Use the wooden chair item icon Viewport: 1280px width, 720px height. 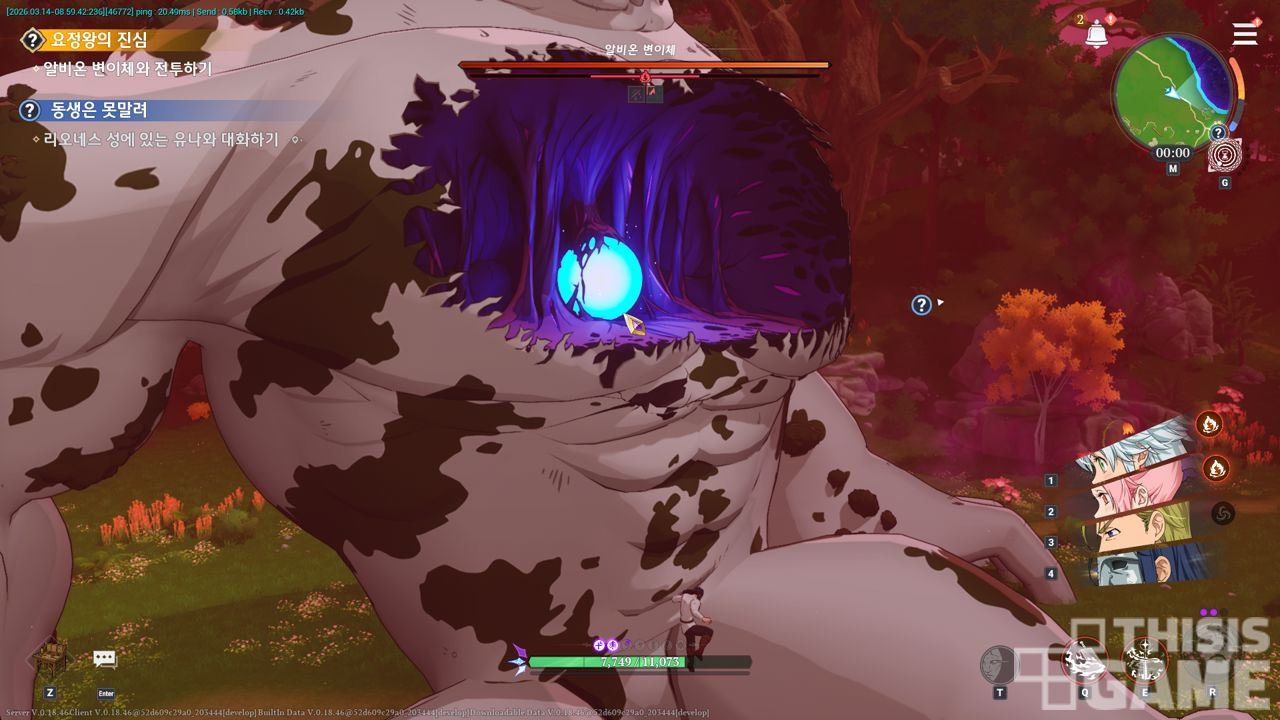coord(50,658)
